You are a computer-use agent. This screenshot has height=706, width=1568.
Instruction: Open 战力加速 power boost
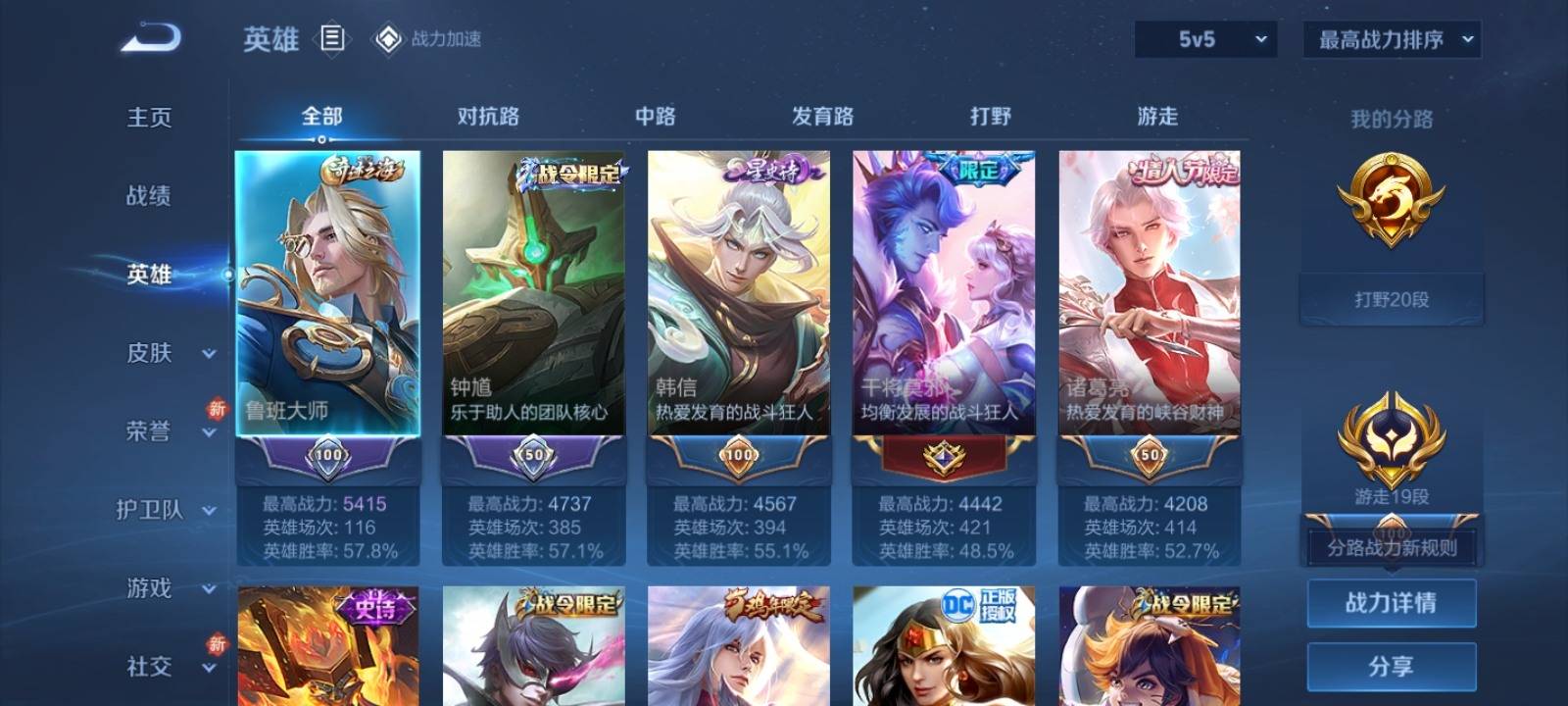[428, 39]
